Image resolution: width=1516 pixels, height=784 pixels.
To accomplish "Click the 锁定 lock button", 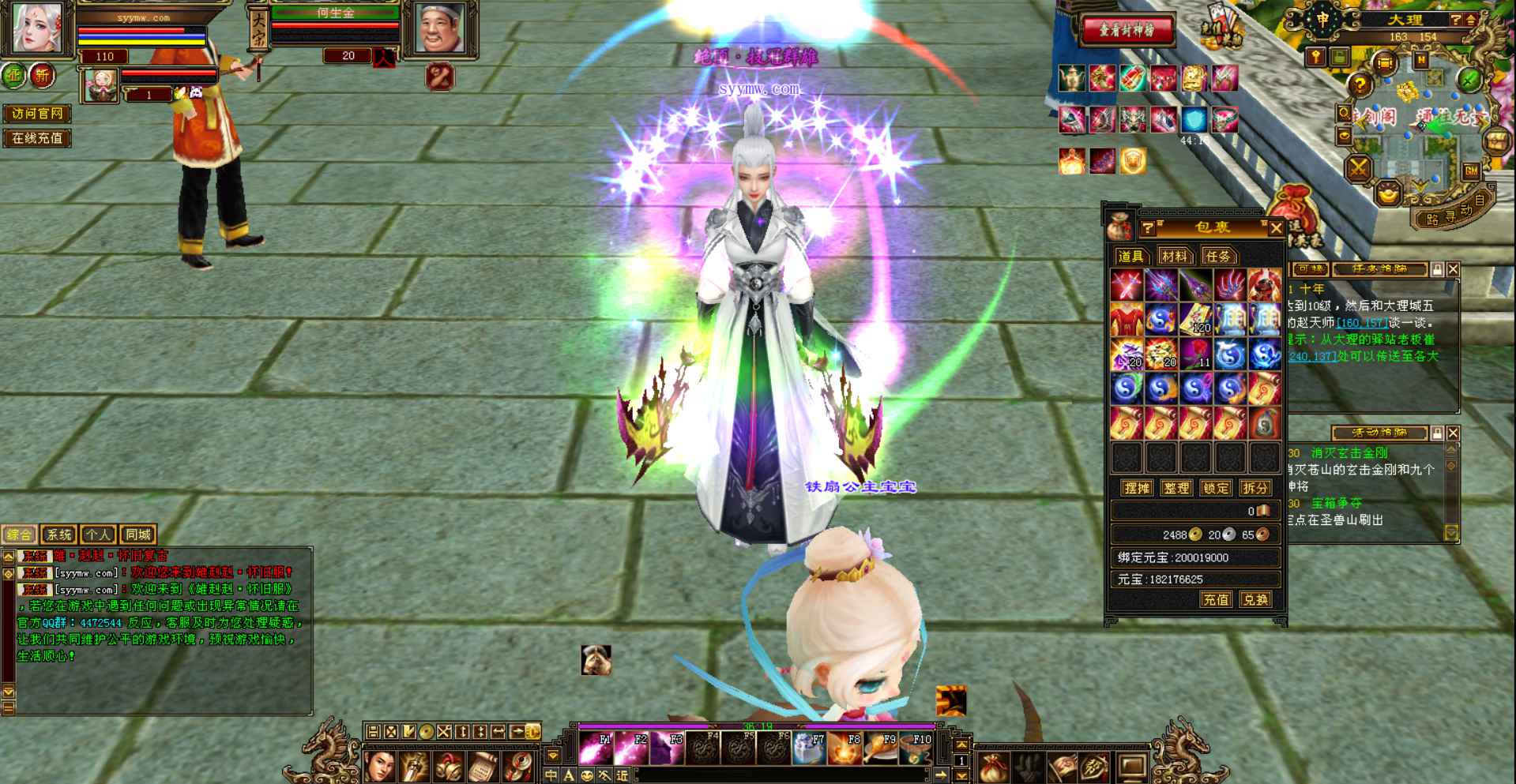I will (x=1215, y=488).
